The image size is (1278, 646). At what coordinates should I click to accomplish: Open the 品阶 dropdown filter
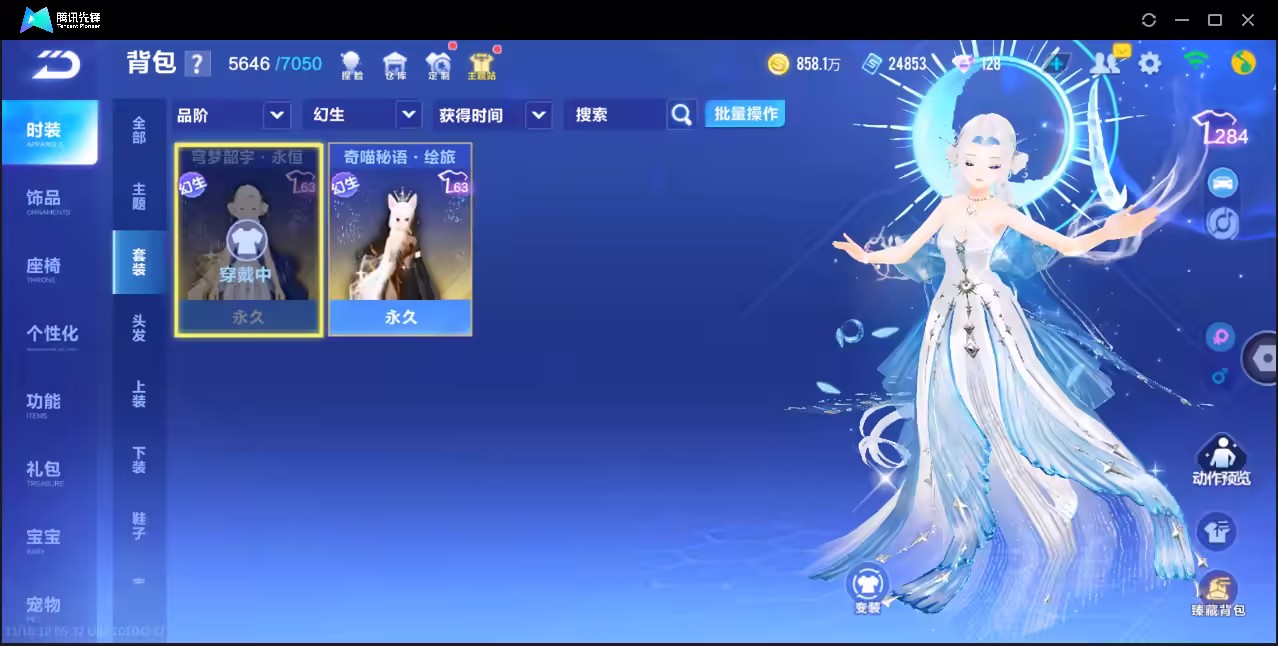pyautogui.click(x=232, y=115)
